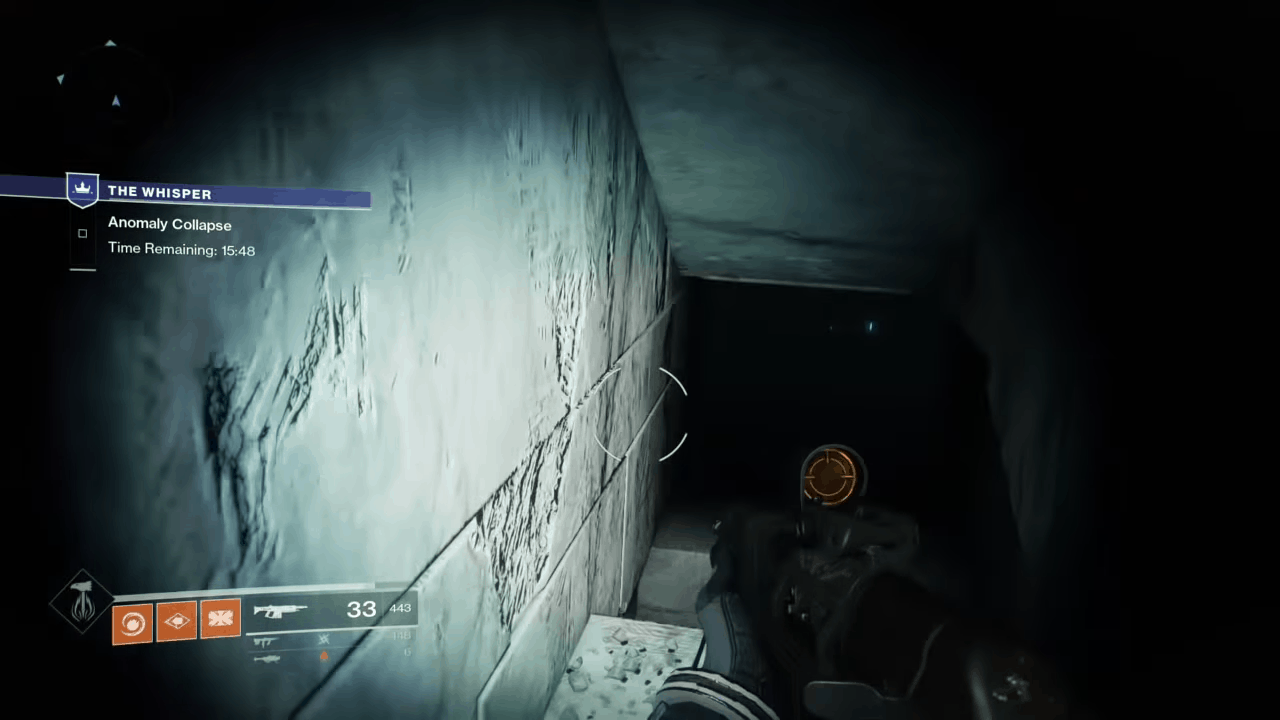Click the ammo count showing 33

[362, 609]
